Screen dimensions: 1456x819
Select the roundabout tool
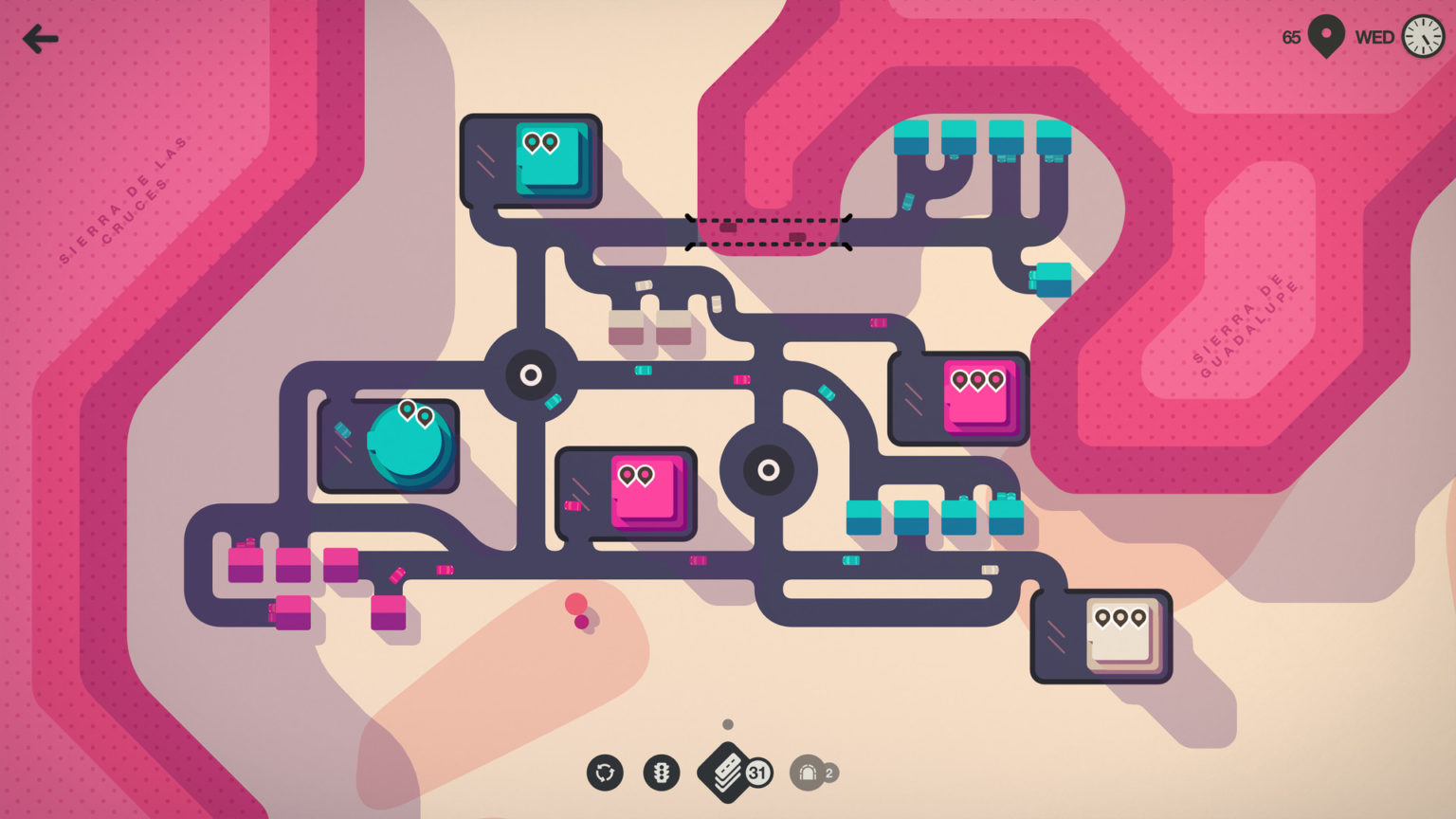click(x=607, y=773)
